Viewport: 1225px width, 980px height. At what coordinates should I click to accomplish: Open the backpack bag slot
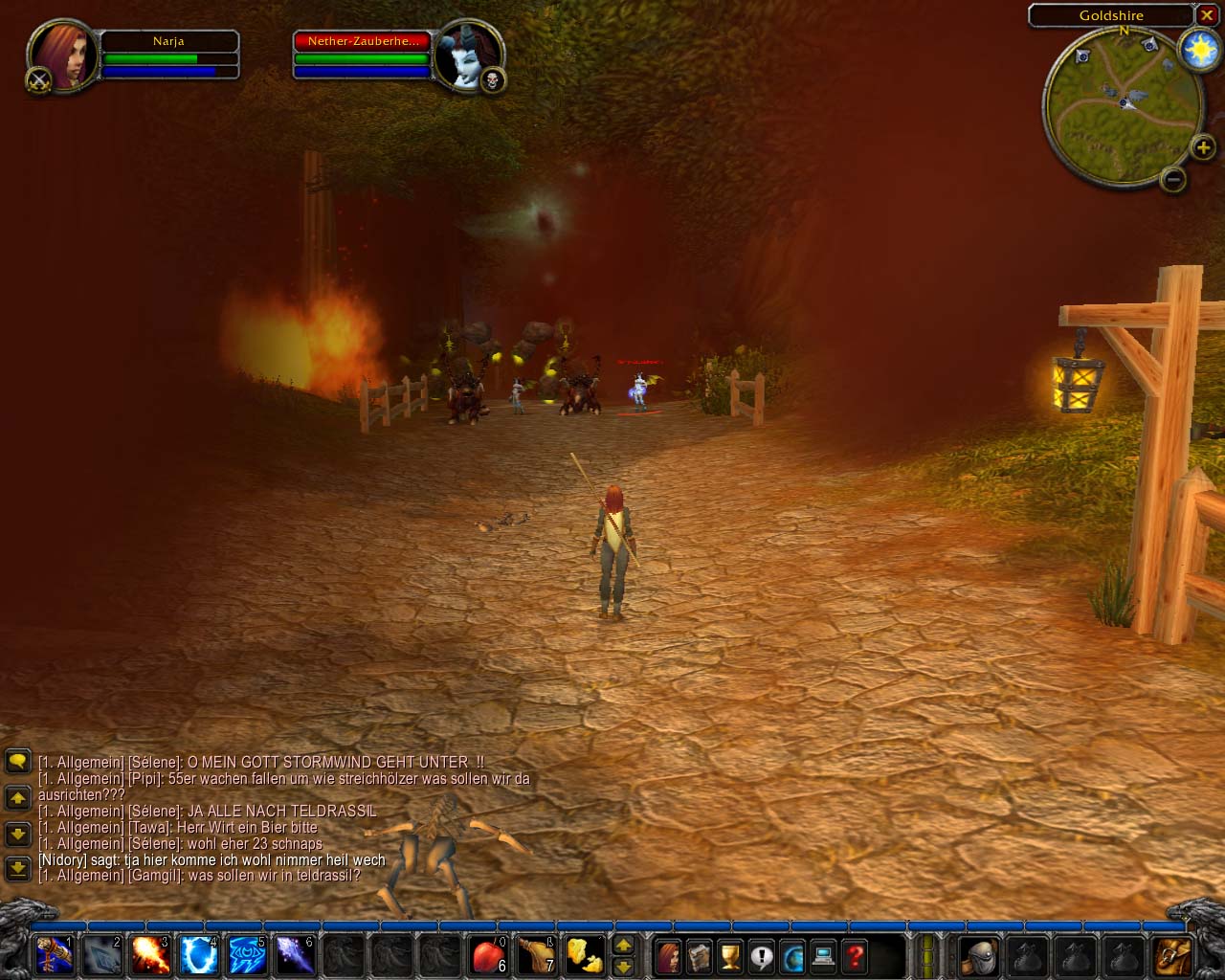click(x=1173, y=956)
